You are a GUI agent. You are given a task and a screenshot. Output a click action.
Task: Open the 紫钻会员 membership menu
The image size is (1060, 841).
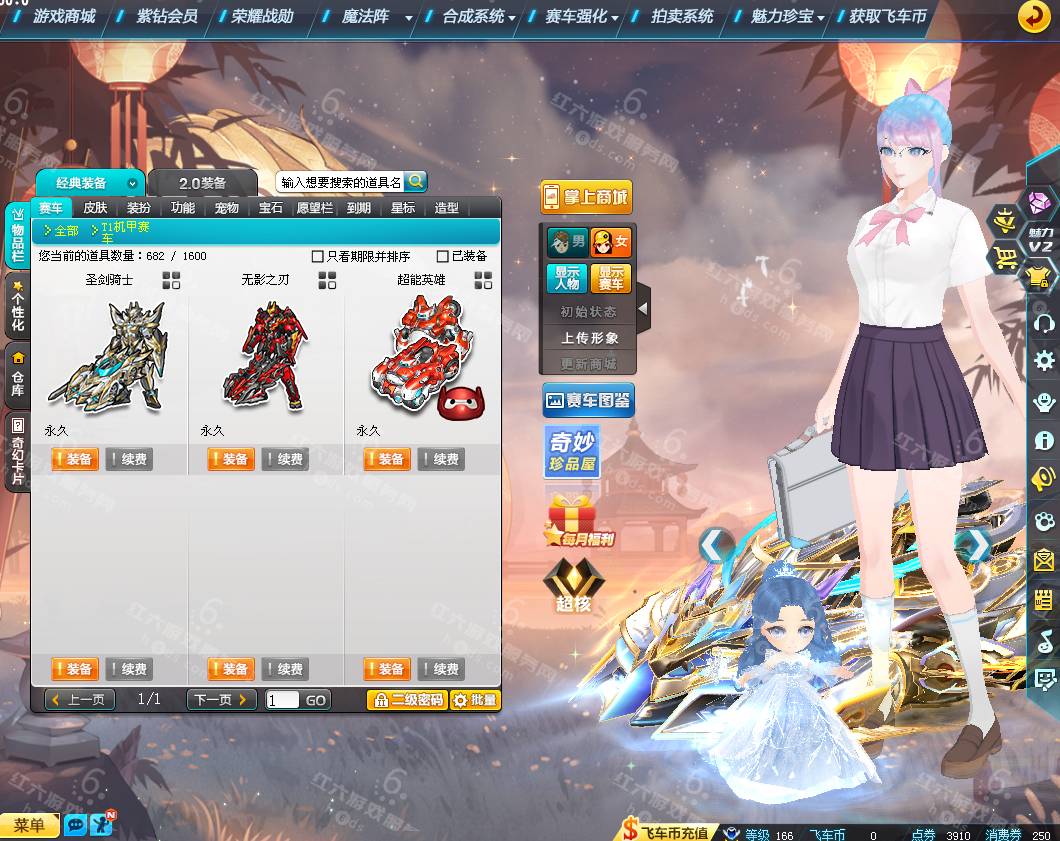point(166,16)
